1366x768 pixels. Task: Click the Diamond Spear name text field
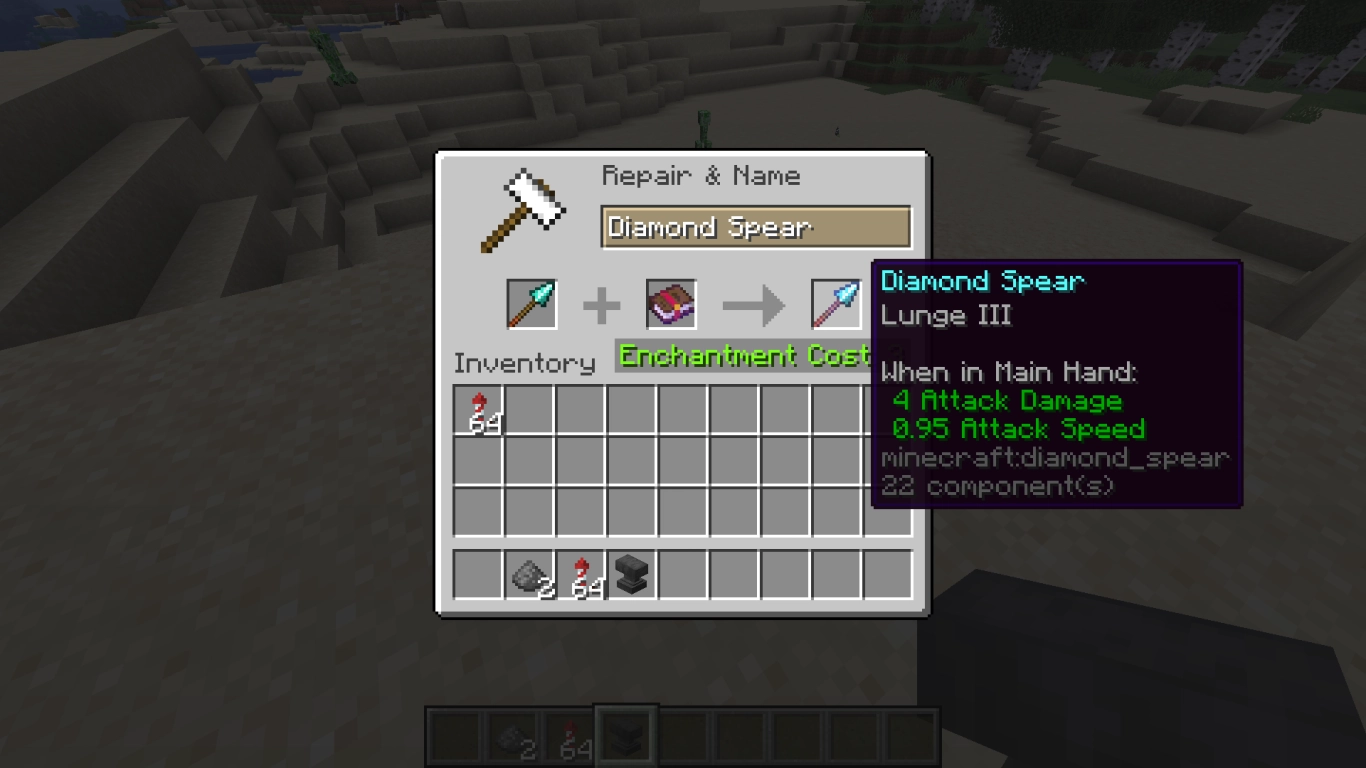[755, 227]
